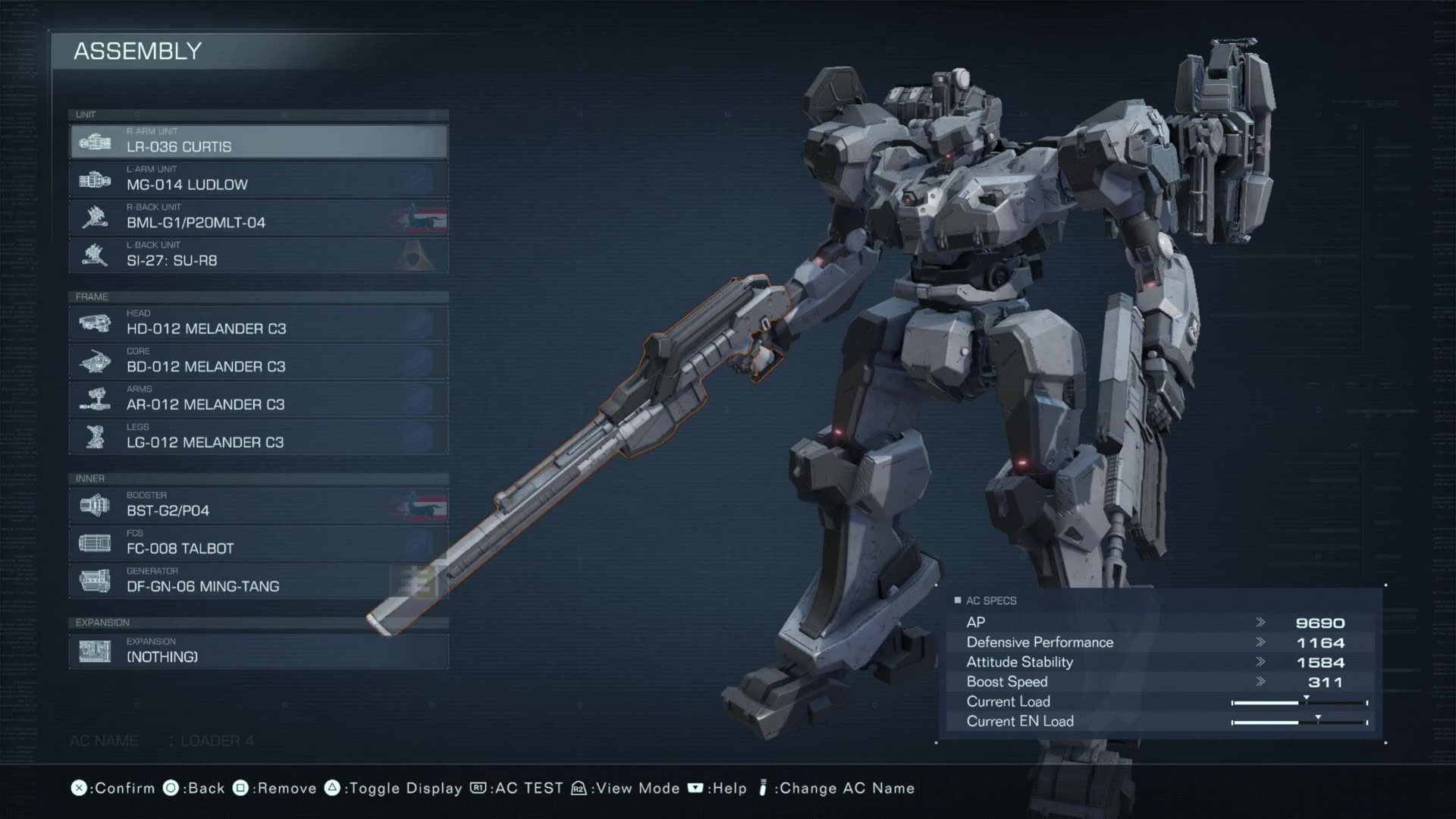The height and width of the screenshot is (819, 1456).
Task: Select the empty Expansion slot
Action: [x=258, y=651]
